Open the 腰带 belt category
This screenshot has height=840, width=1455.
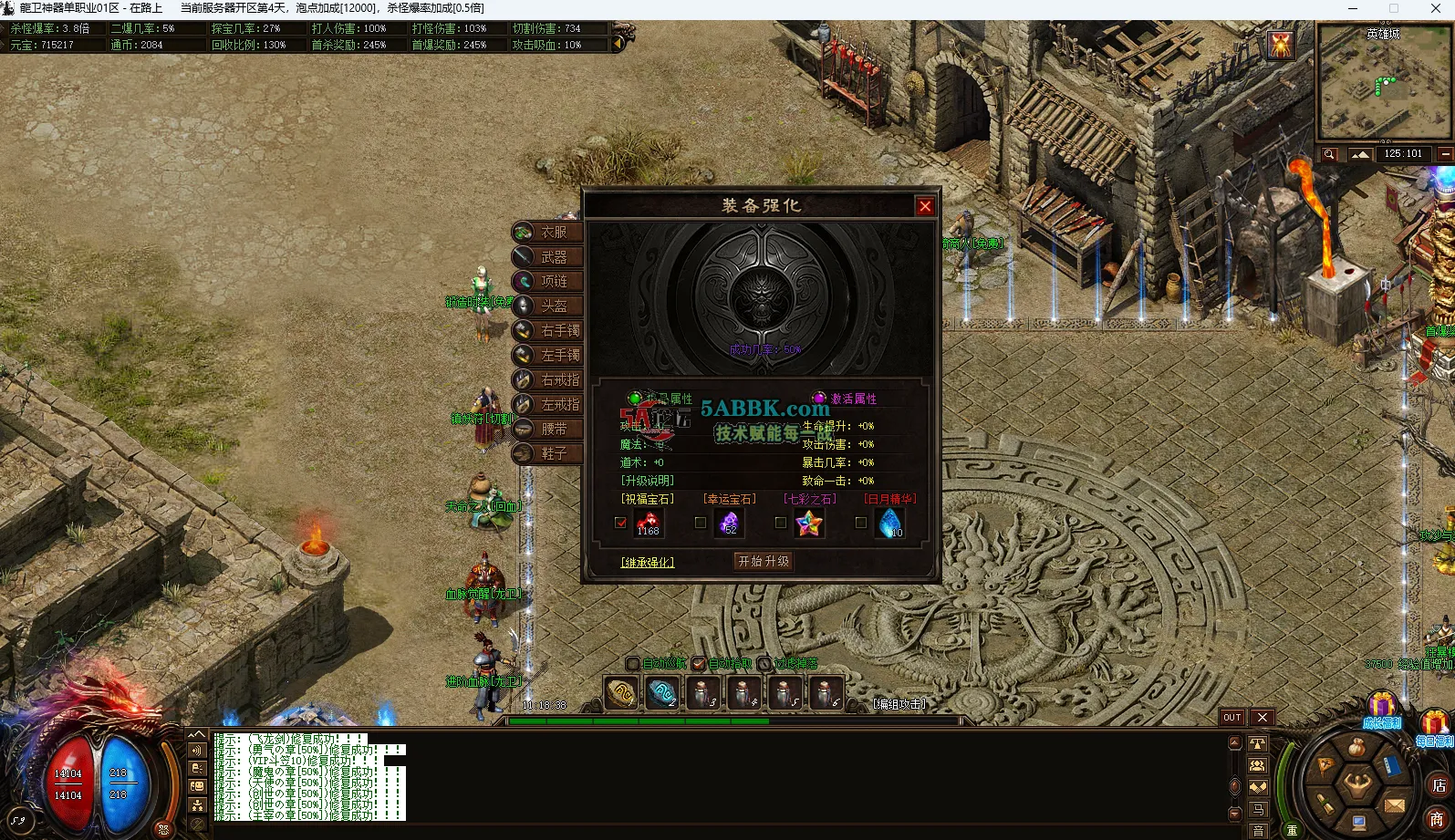click(x=549, y=429)
